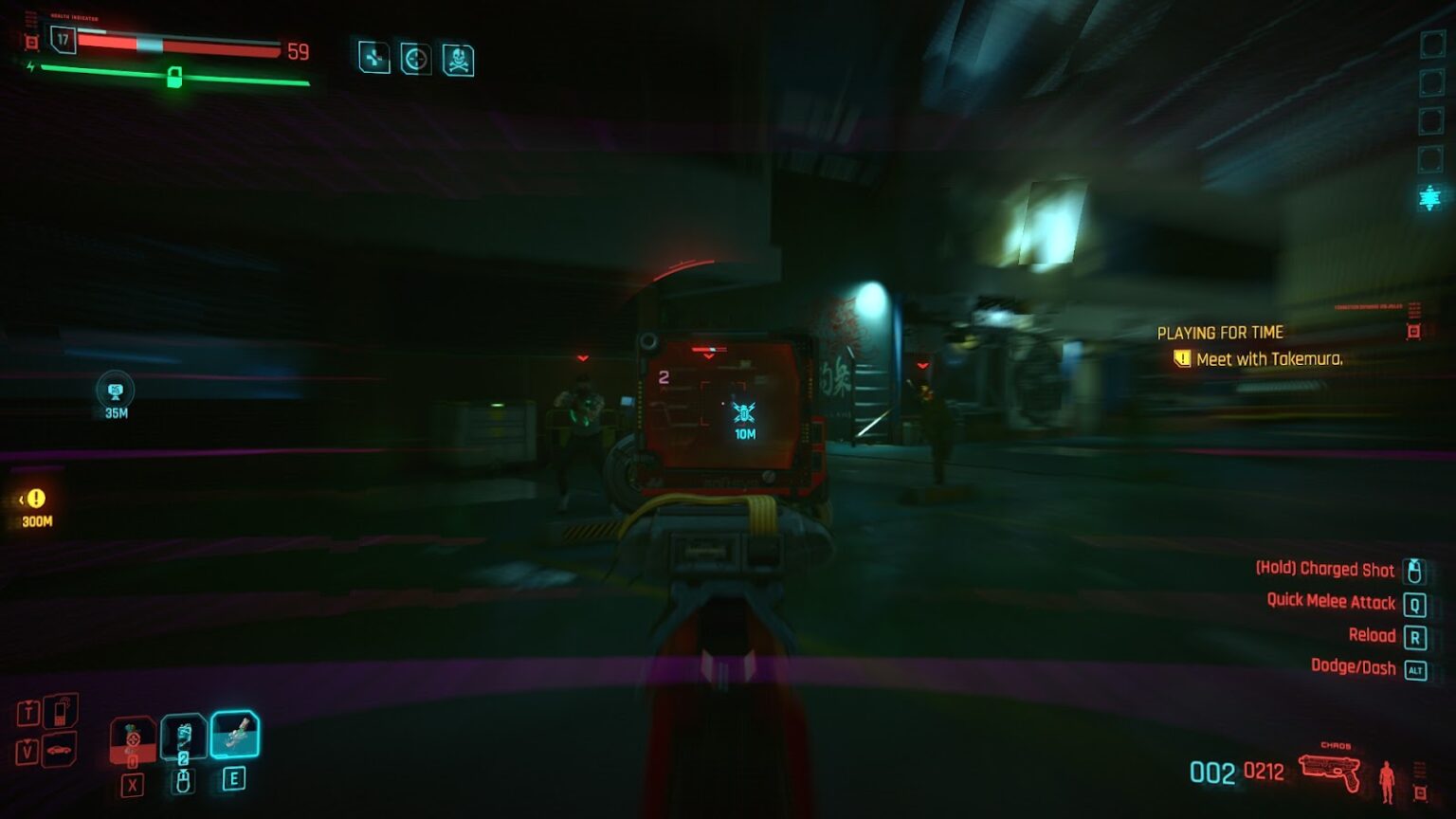The image size is (1456, 819).
Task: Click the healing inhaler quickslot bound to E
Action: [237, 737]
